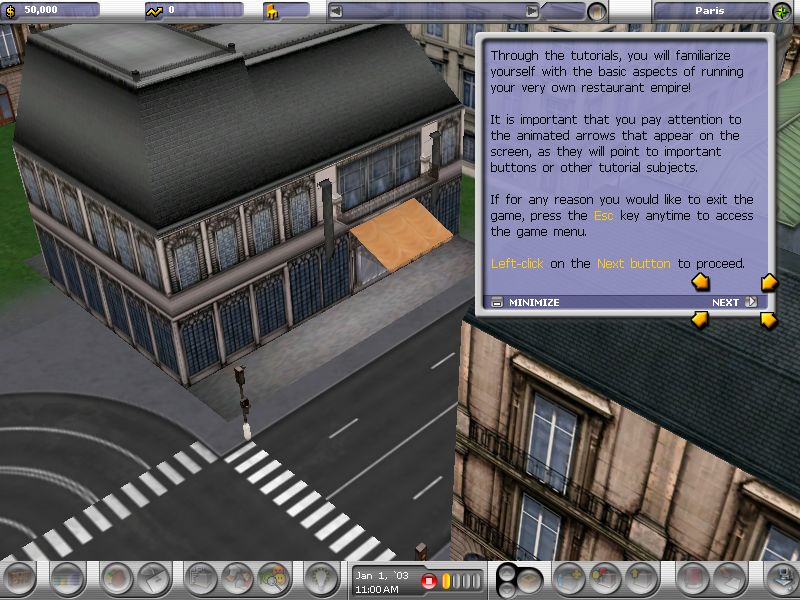Click the yellow chair icon

[x=272, y=11]
